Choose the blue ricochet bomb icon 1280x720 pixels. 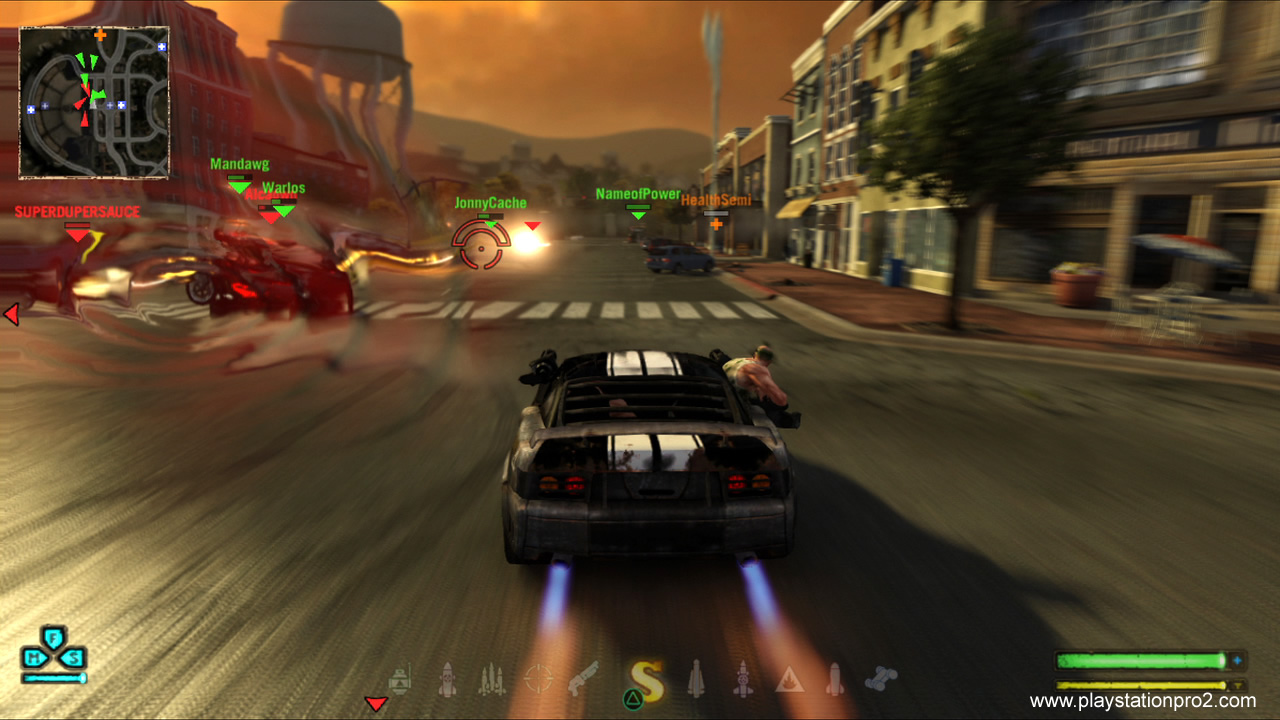(880, 678)
